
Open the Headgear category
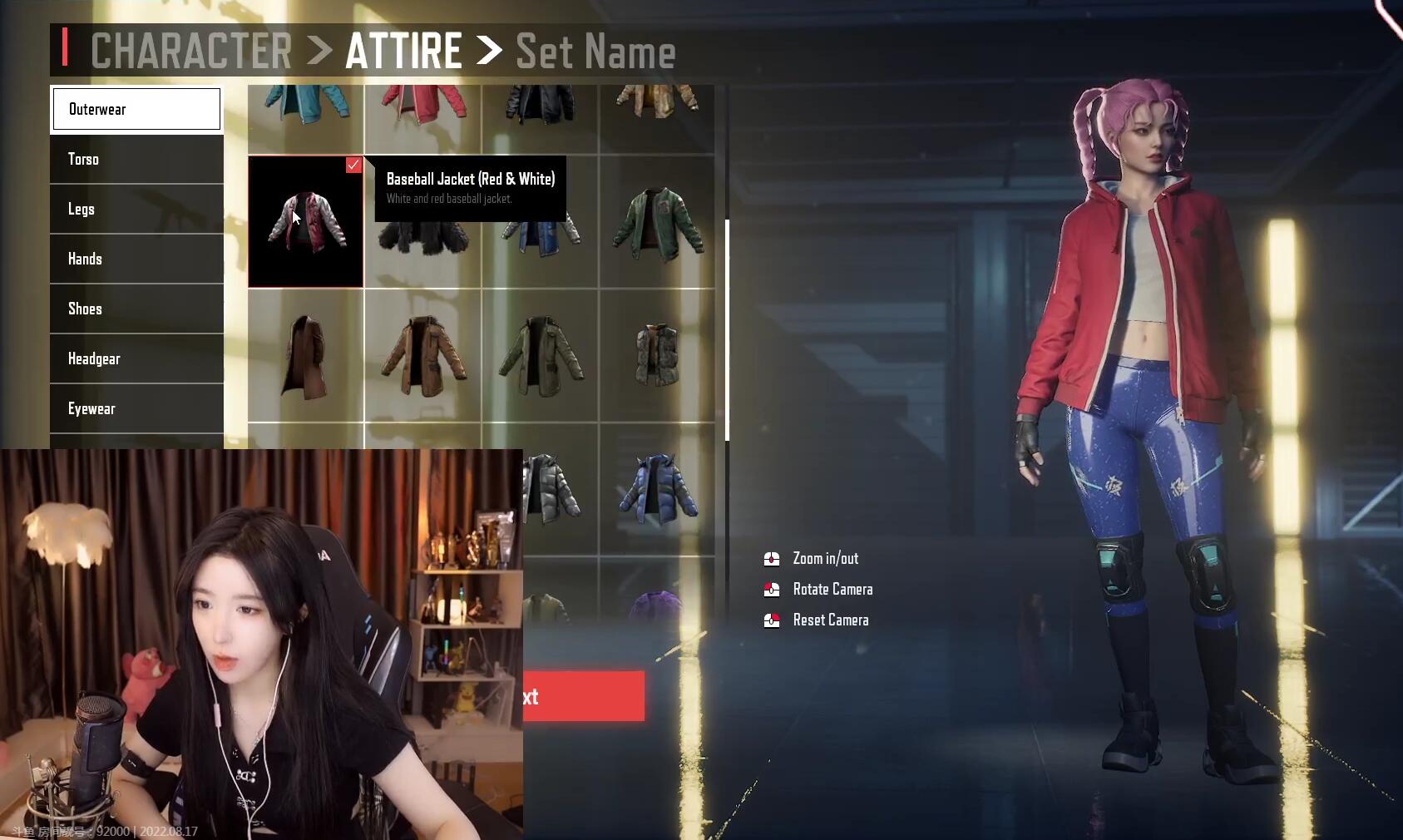click(x=136, y=358)
